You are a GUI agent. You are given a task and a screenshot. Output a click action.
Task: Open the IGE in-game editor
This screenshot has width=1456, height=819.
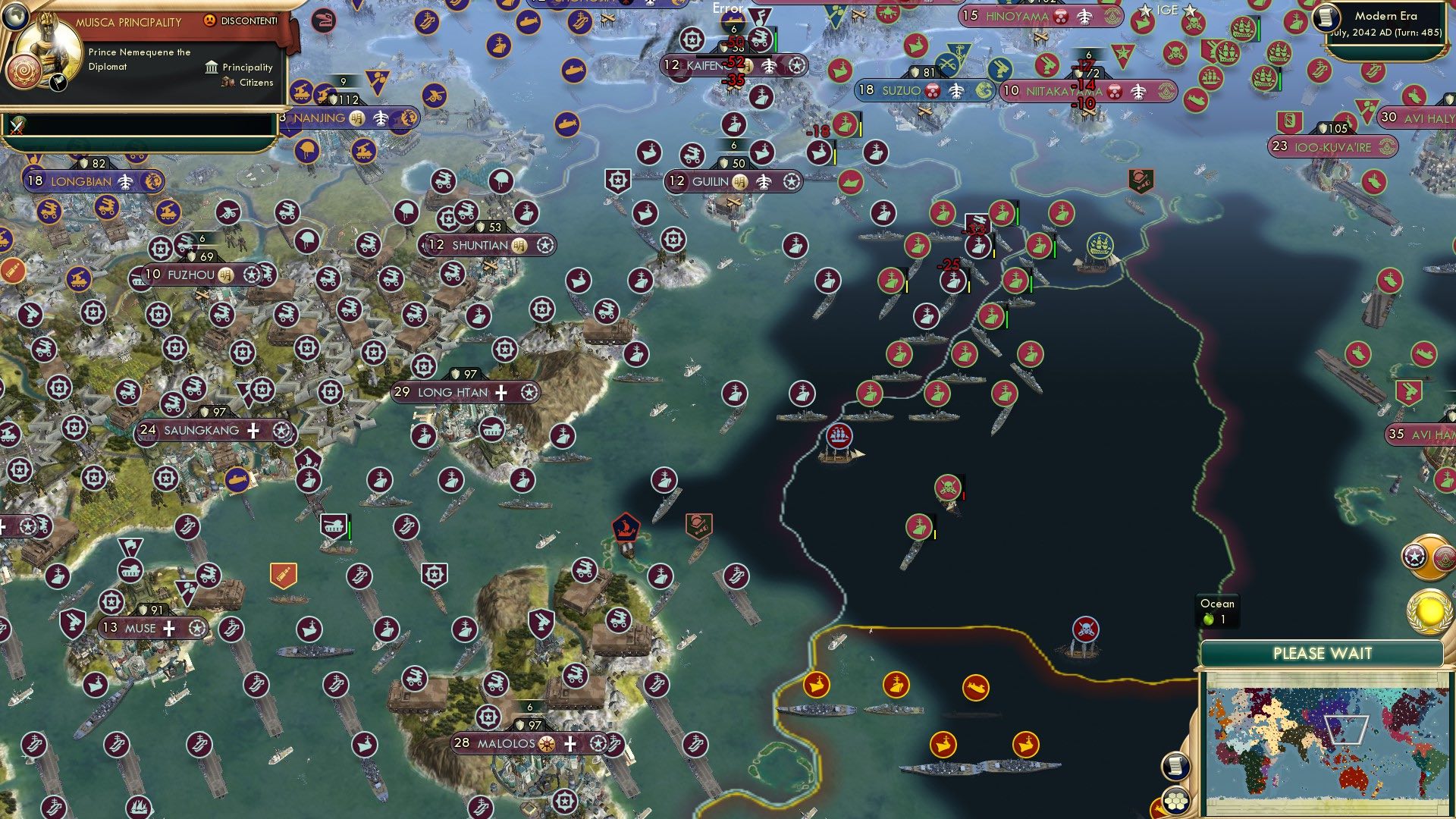(x=1167, y=10)
